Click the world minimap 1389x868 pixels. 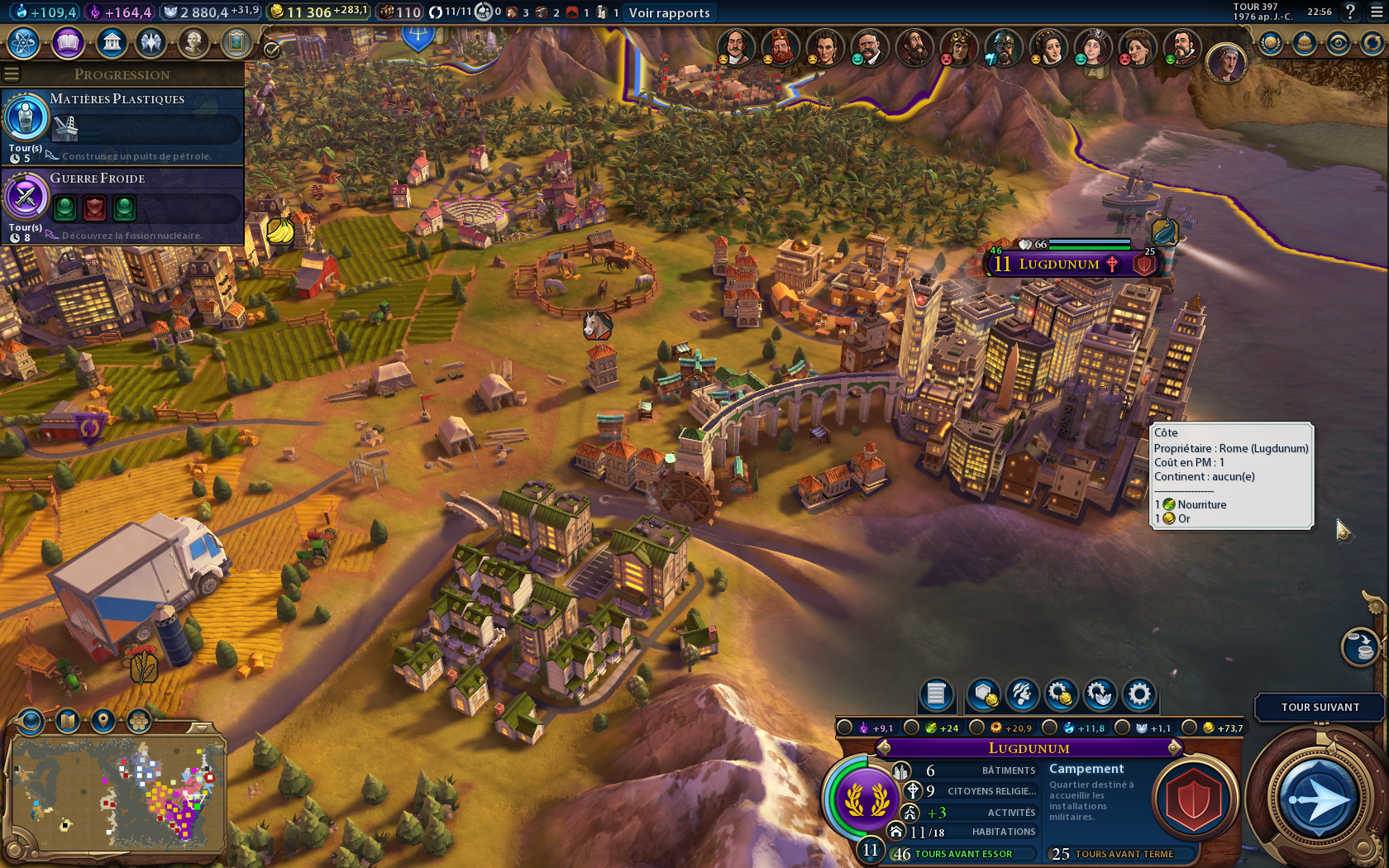pyautogui.click(x=116, y=794)
